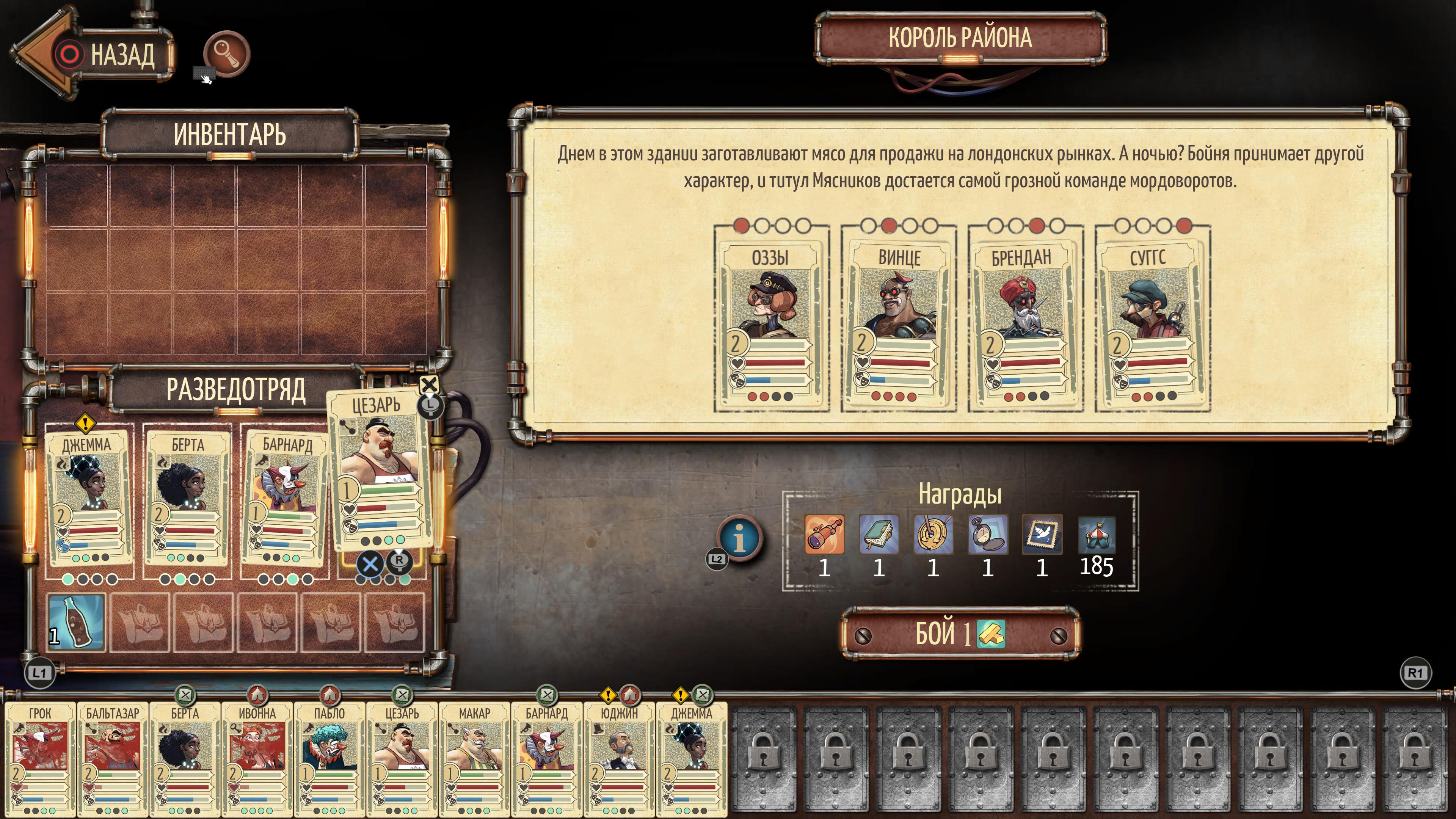Click the pocket watch reward icon

click(x=987, y=534)
